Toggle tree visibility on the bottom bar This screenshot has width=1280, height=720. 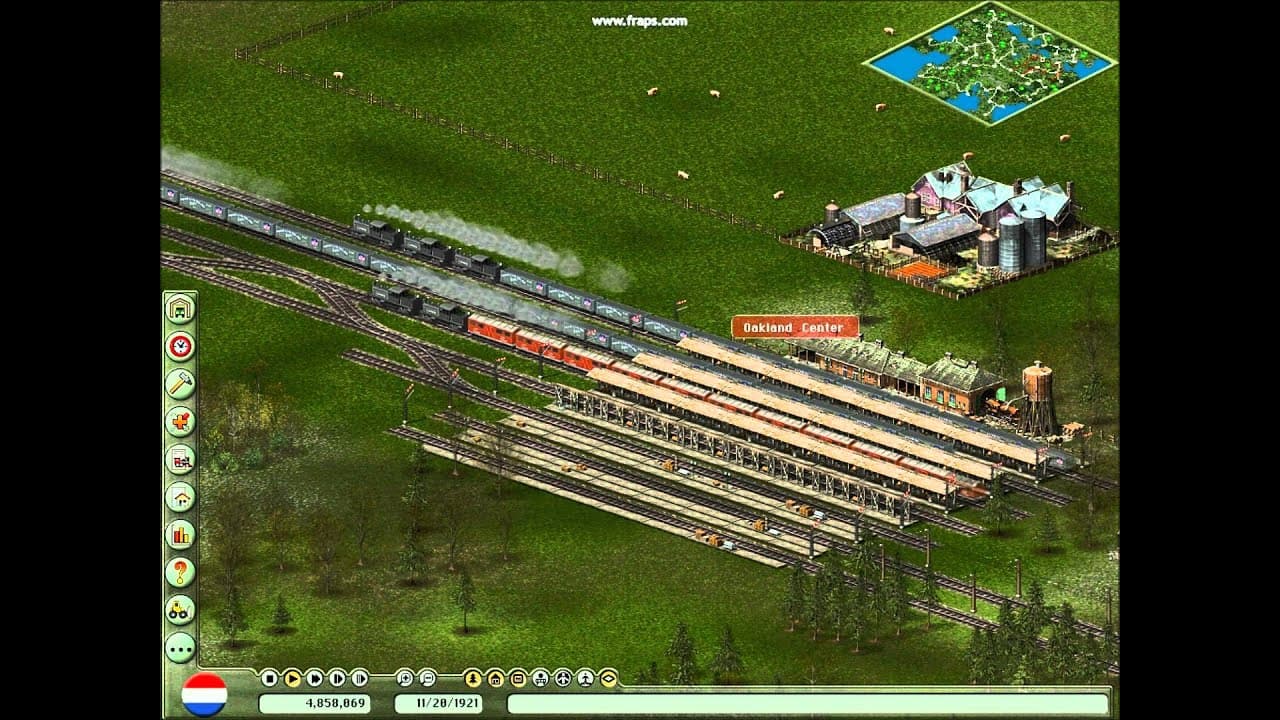pyautogui.click(x=471, y=678)
